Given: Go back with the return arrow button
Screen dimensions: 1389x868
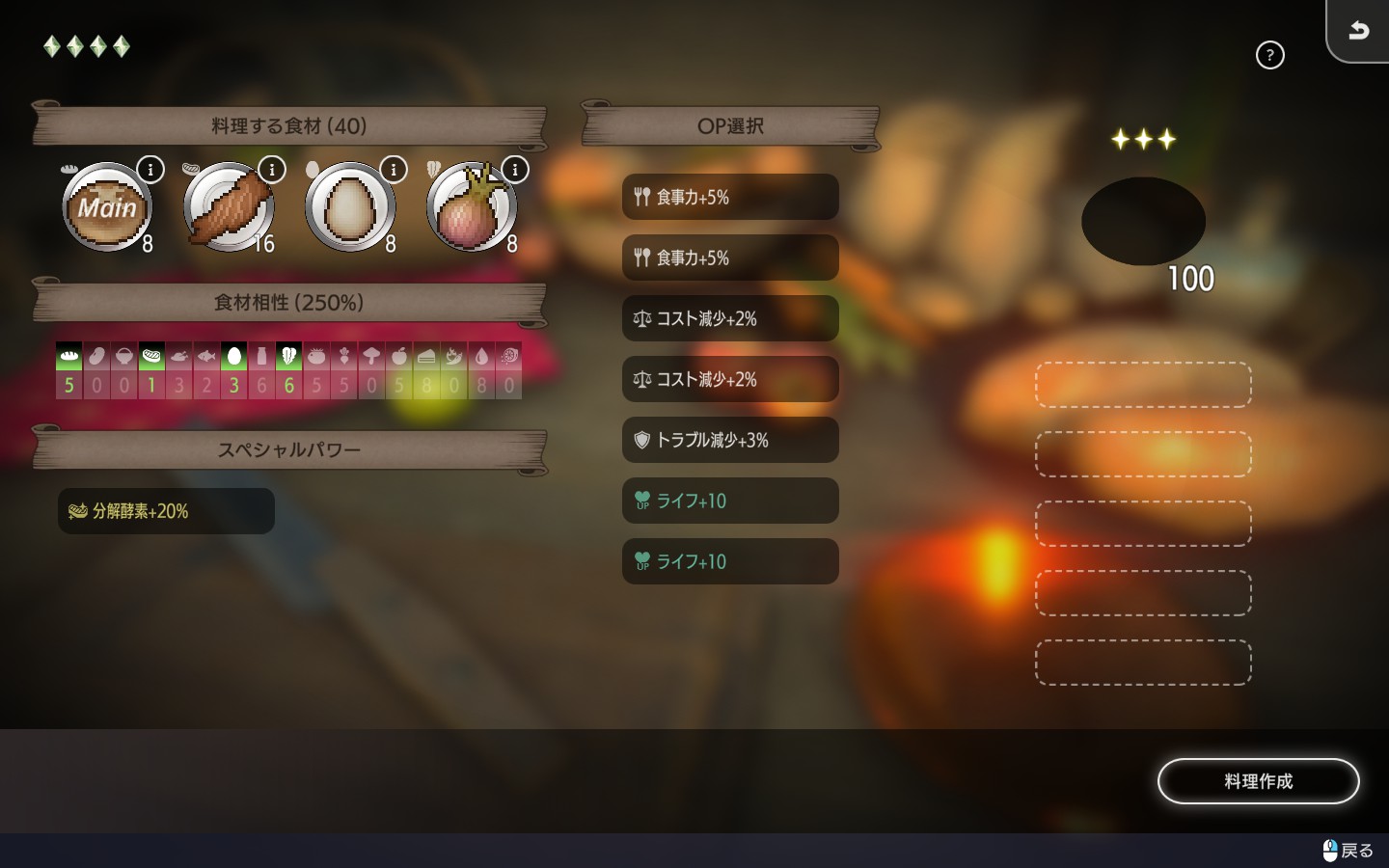Looking at the screenshot, I should coord(1358,31).
